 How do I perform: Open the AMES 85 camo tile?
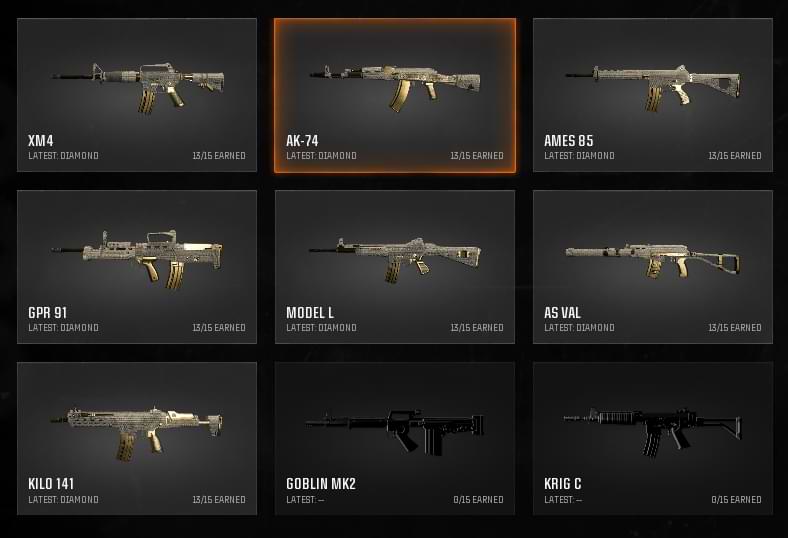tap(653, 95)
